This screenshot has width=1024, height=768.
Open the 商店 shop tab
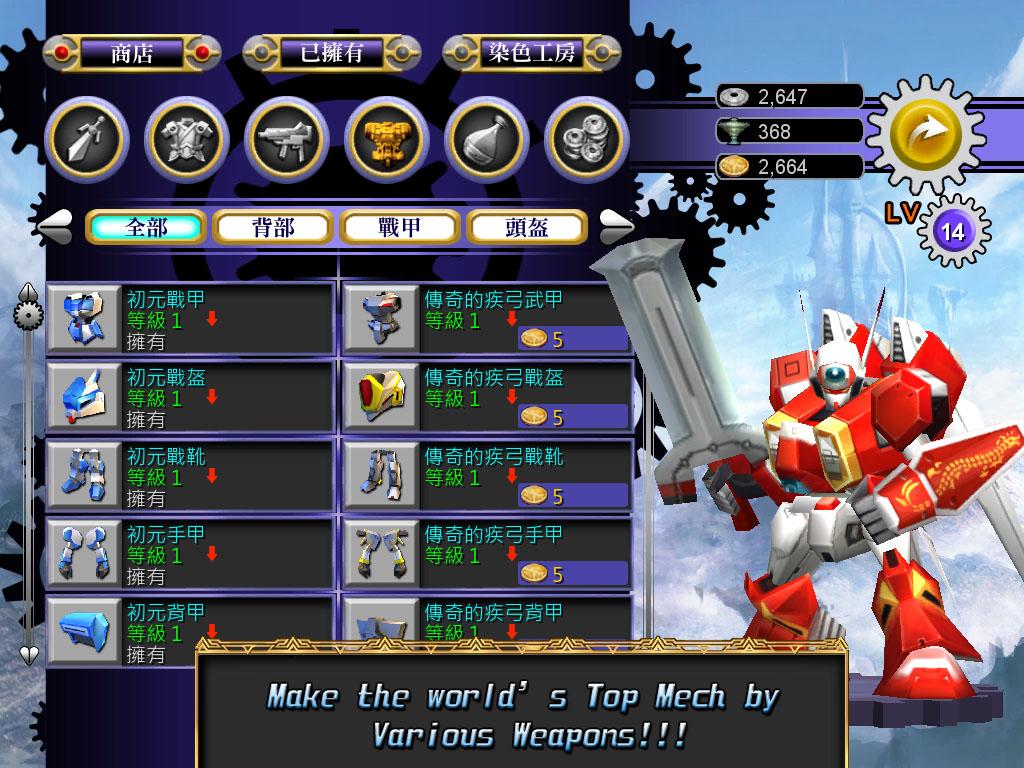132,53
